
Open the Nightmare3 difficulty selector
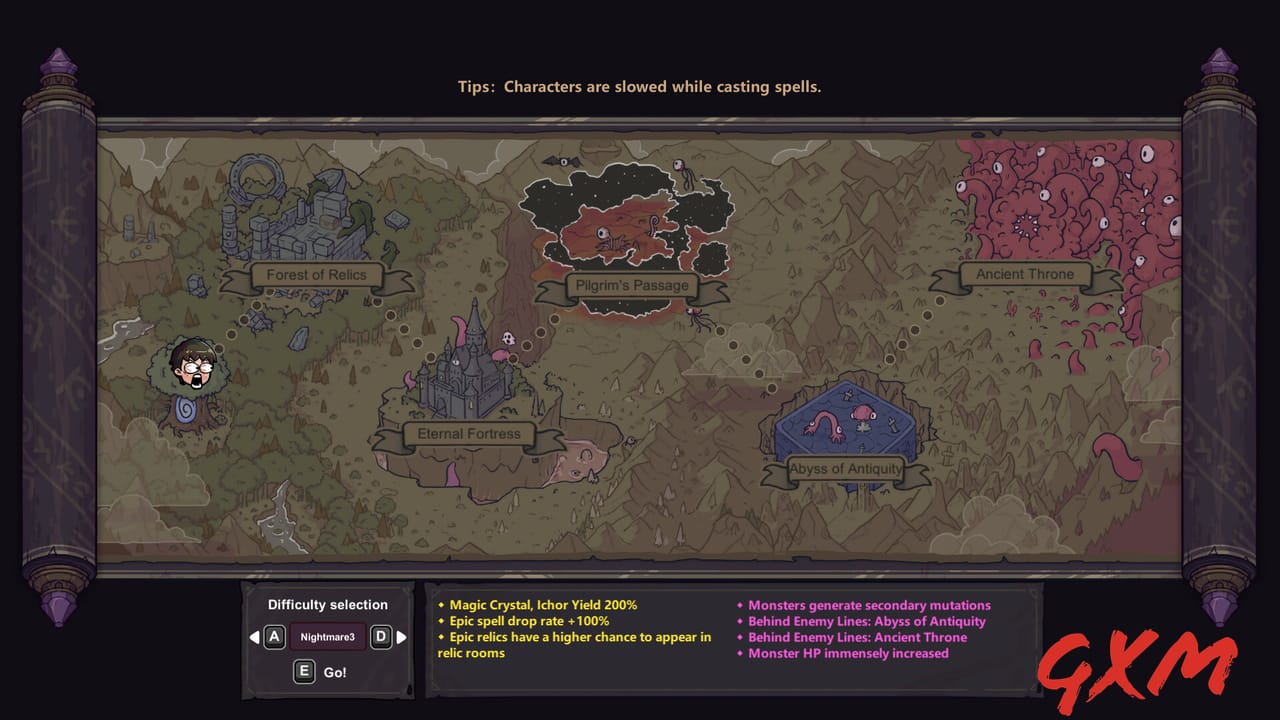click(x=328, y=636)
